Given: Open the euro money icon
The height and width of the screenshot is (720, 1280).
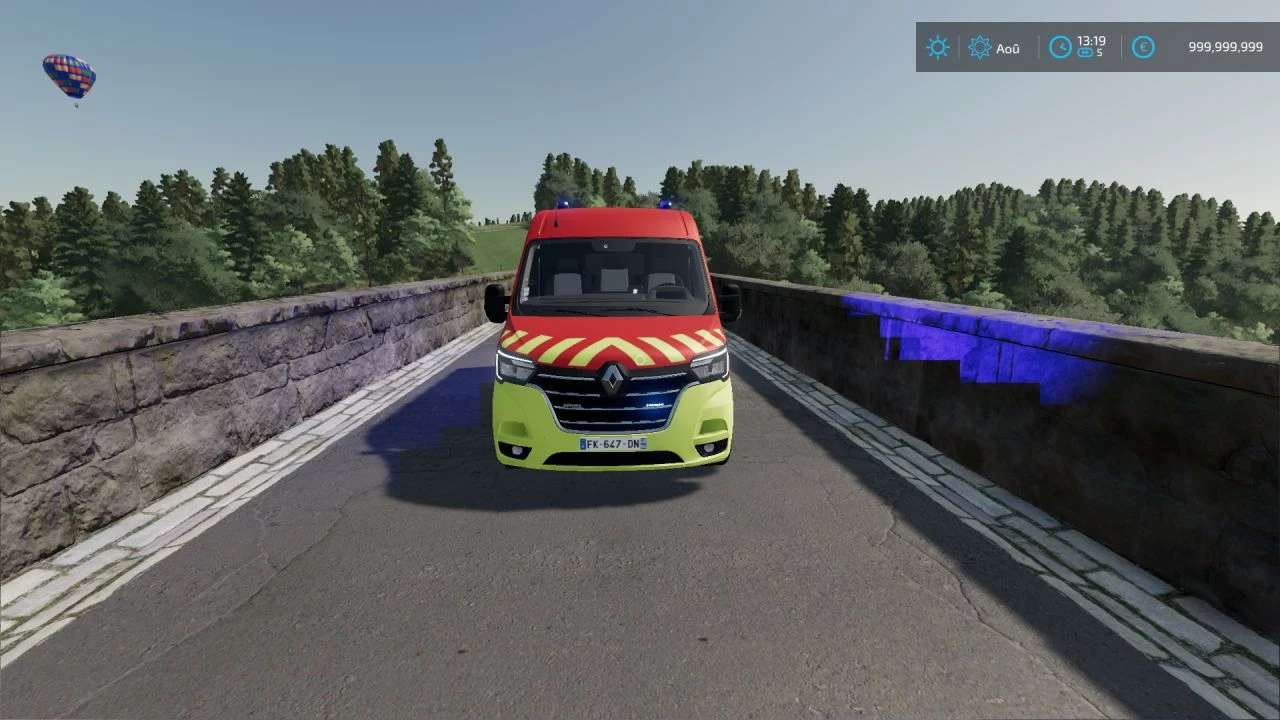Looking at the screenshot, I should pyautogui.click(x=1143, y=47).
